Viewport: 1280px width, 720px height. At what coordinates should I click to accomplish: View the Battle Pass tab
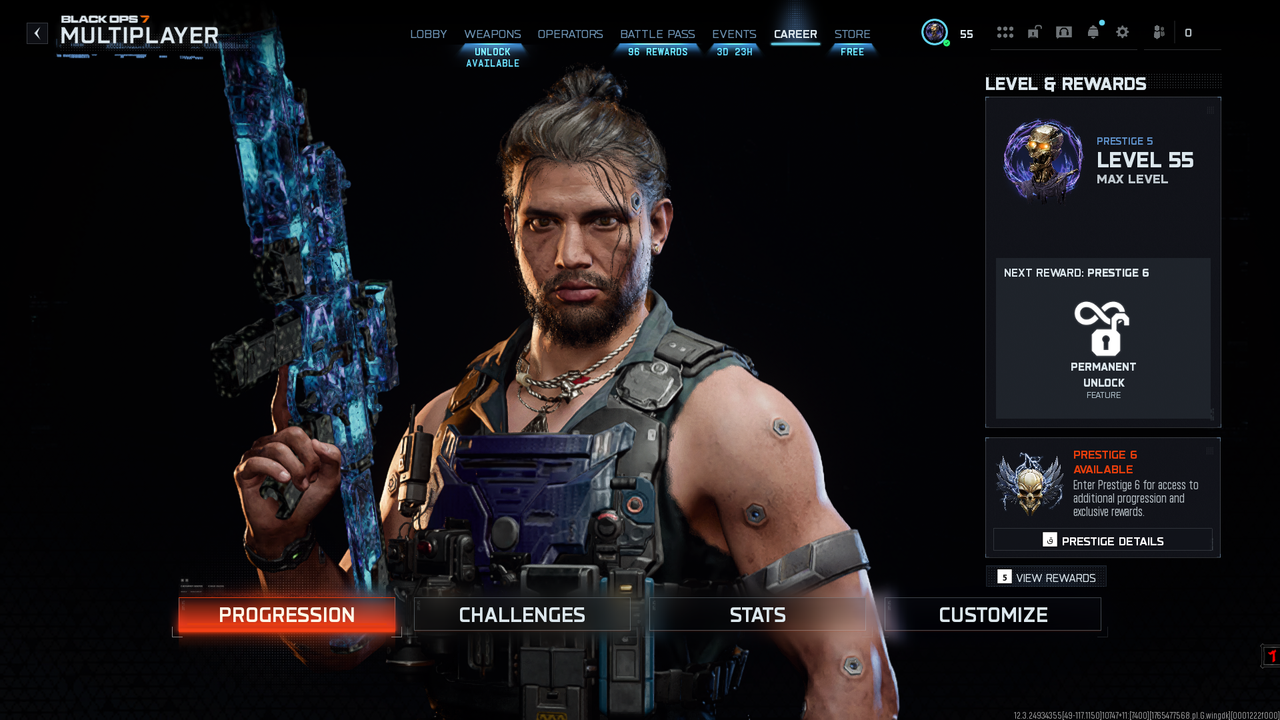click(x=657, y=34)
